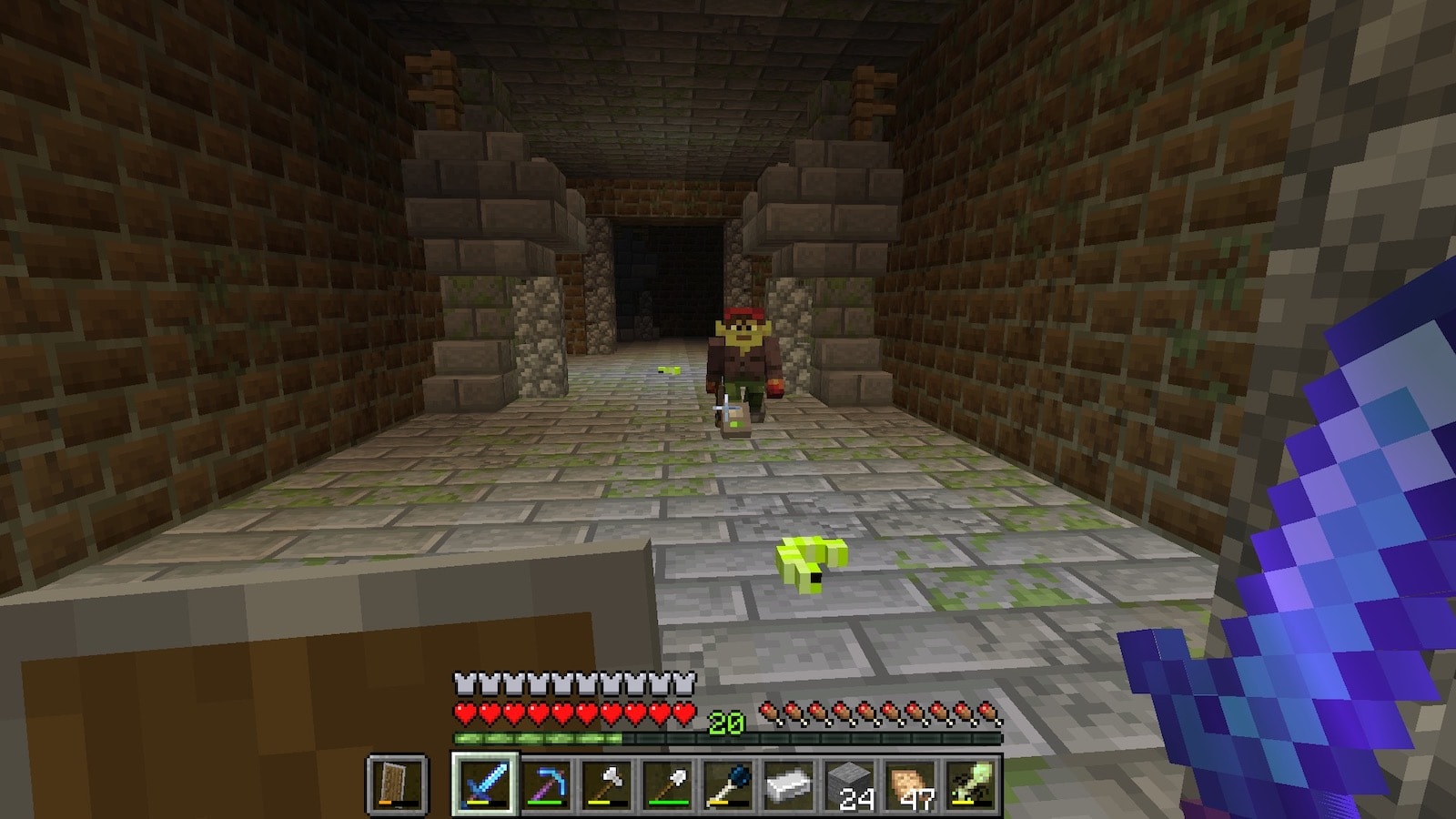
Task: Select the last hotbar slot with green-tipped tool
Action: [970, 784]
